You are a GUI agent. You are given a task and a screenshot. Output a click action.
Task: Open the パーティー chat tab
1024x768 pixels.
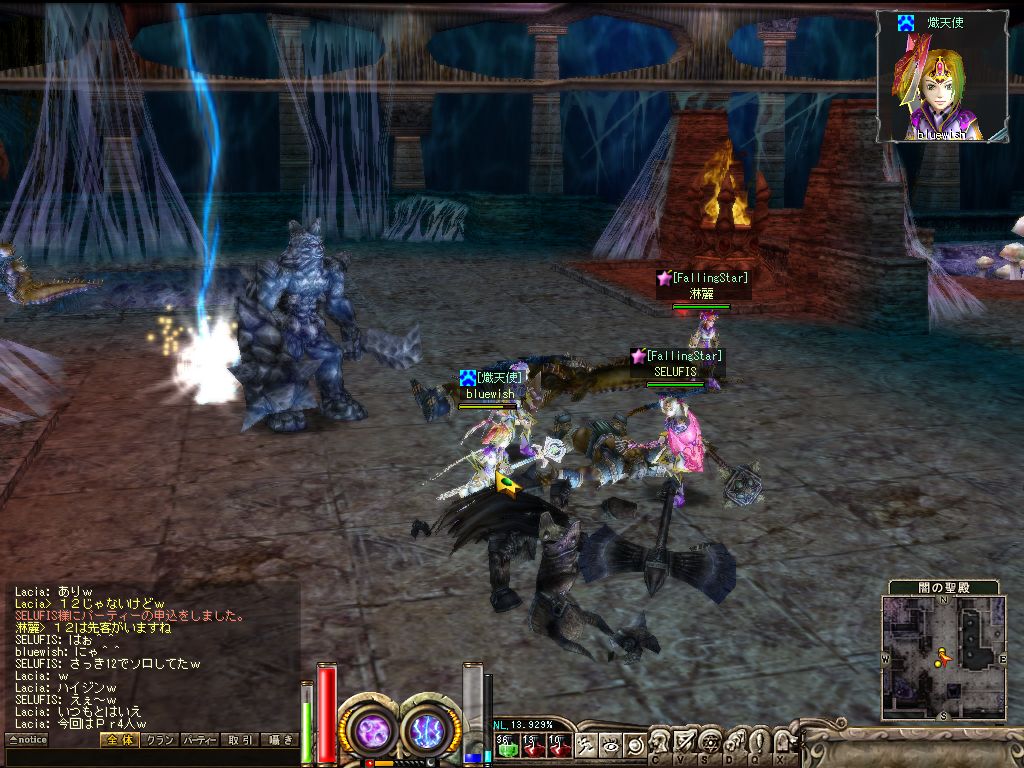click(200, 740)
